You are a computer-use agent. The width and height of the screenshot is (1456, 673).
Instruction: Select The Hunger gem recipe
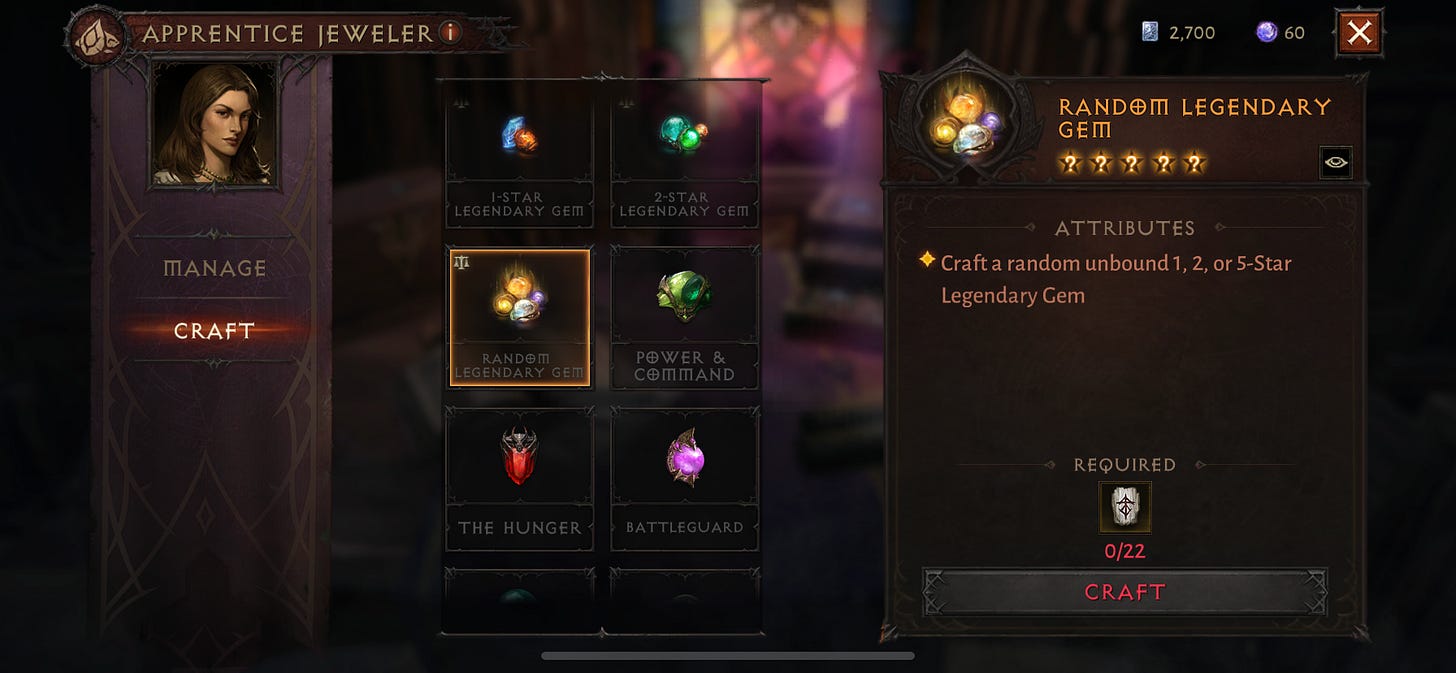click(519, 478)
